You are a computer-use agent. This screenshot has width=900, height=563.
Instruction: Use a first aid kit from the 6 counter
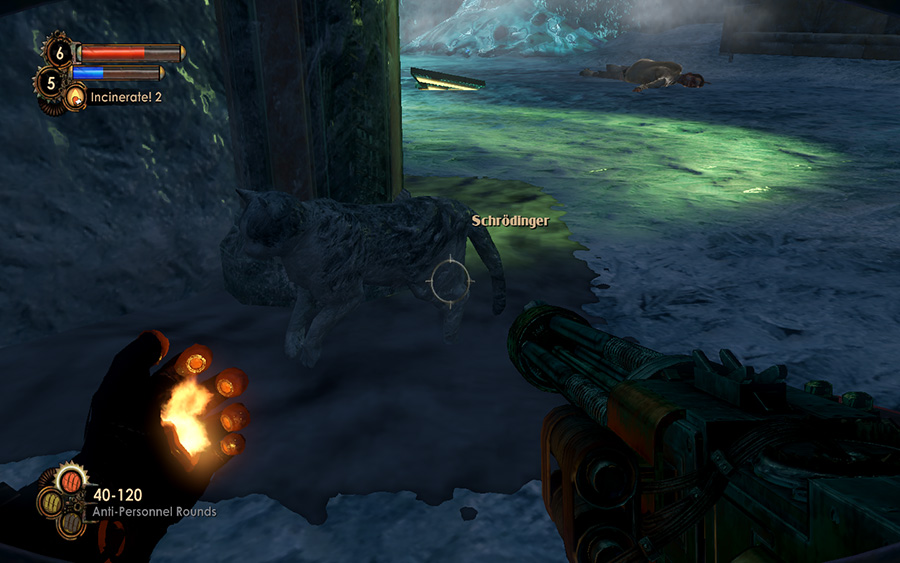[x=59, y=51]
